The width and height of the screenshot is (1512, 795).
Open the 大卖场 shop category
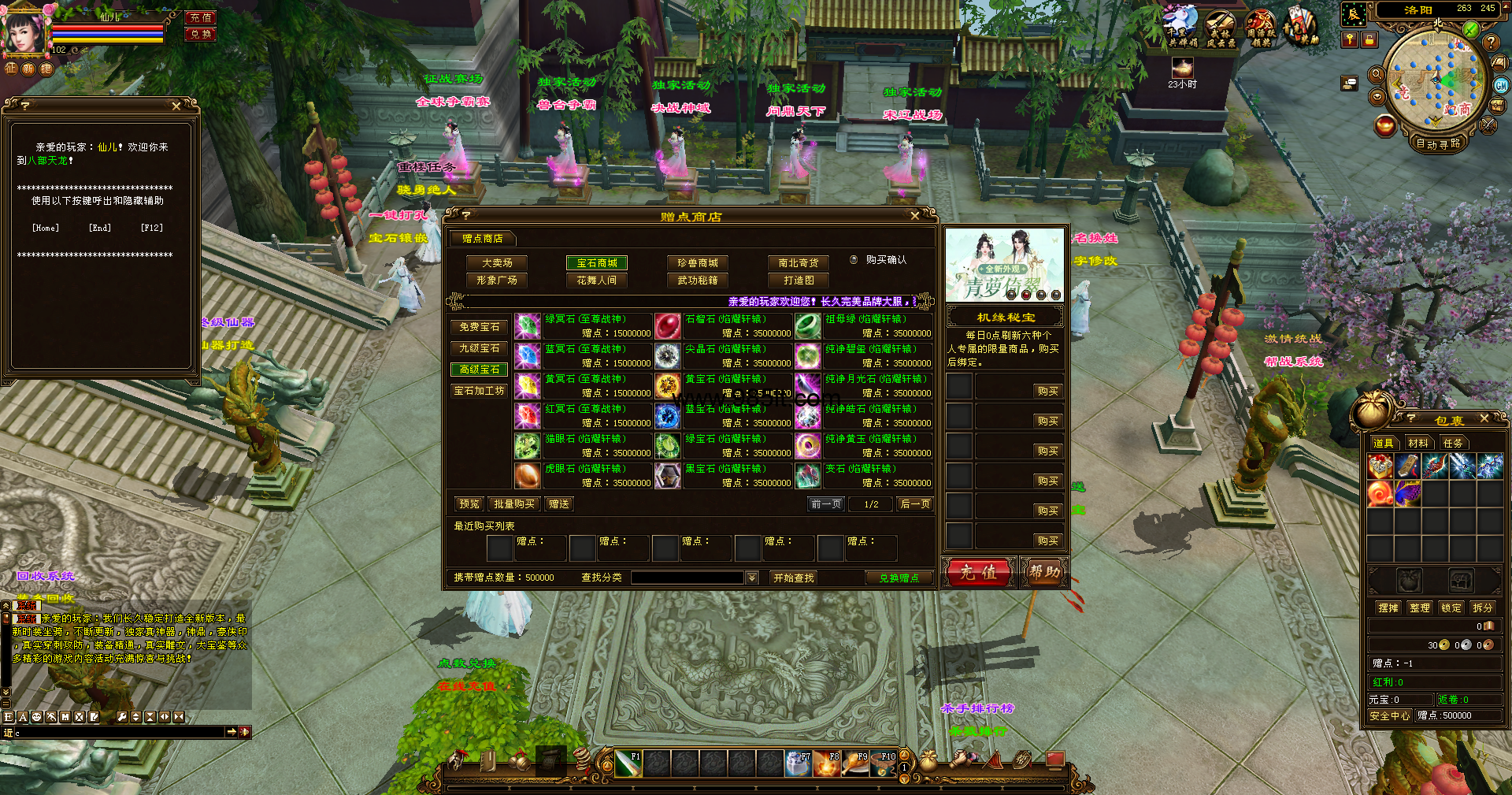[497, 263]
